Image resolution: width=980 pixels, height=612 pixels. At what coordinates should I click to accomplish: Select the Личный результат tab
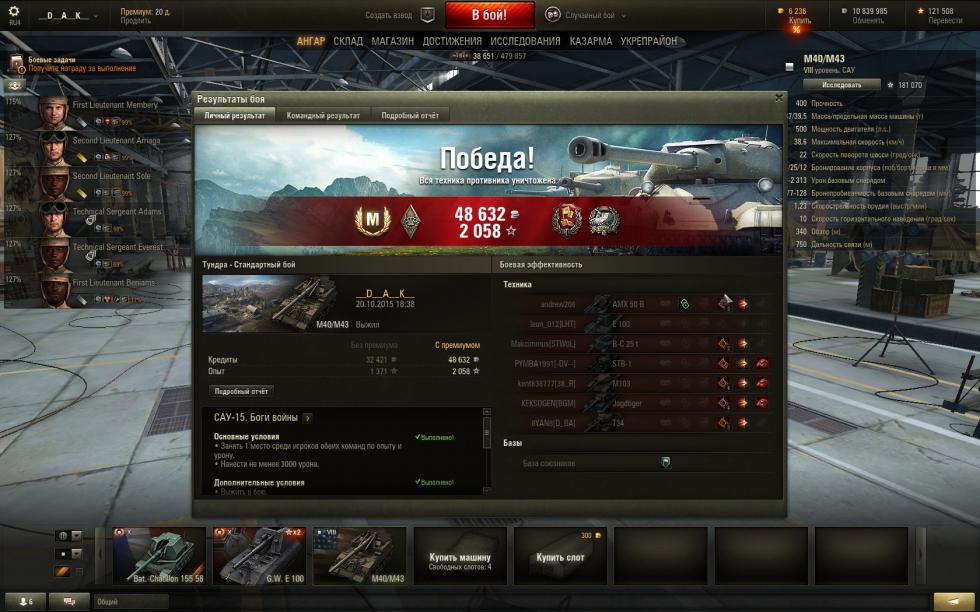[x=235, y=115]
